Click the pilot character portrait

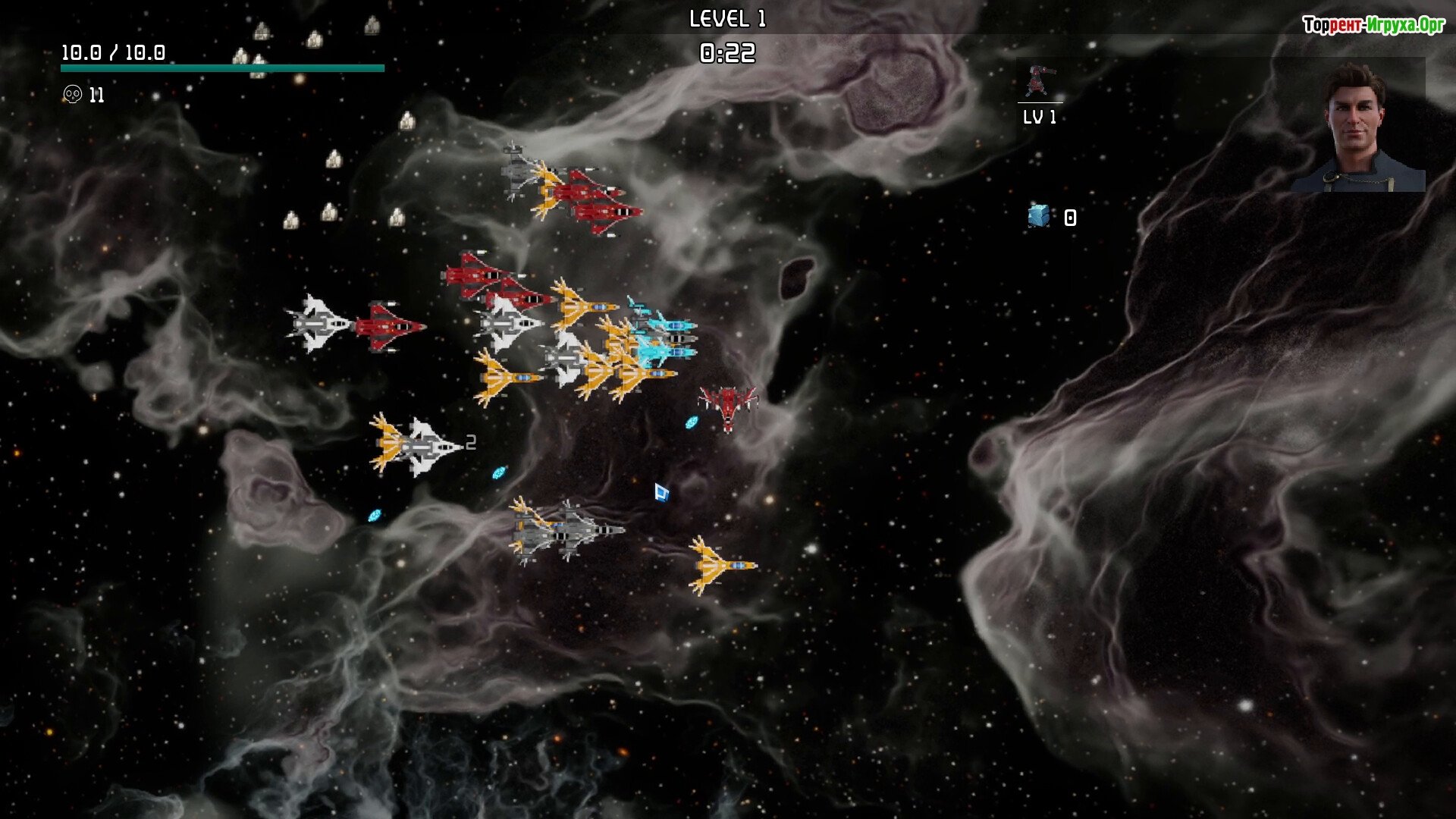(1357, 127)
